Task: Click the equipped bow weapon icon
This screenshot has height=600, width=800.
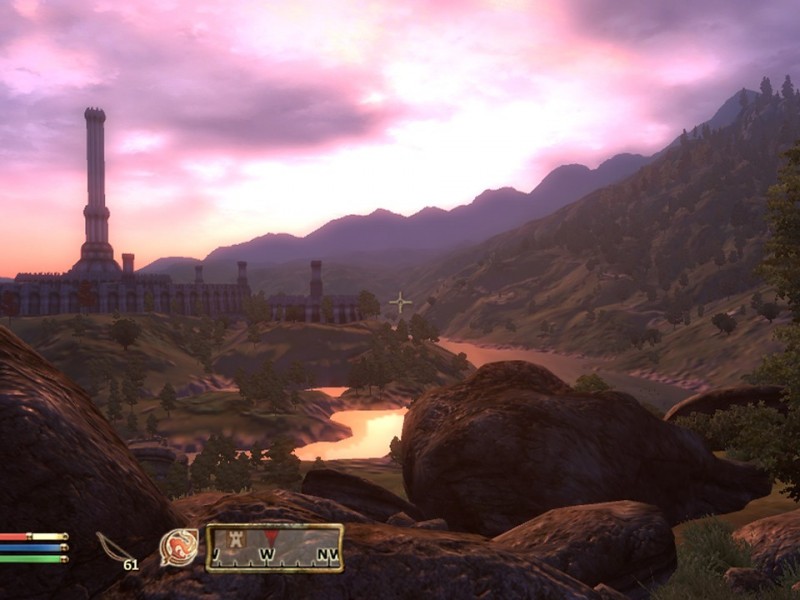Action: pos(114,547)
